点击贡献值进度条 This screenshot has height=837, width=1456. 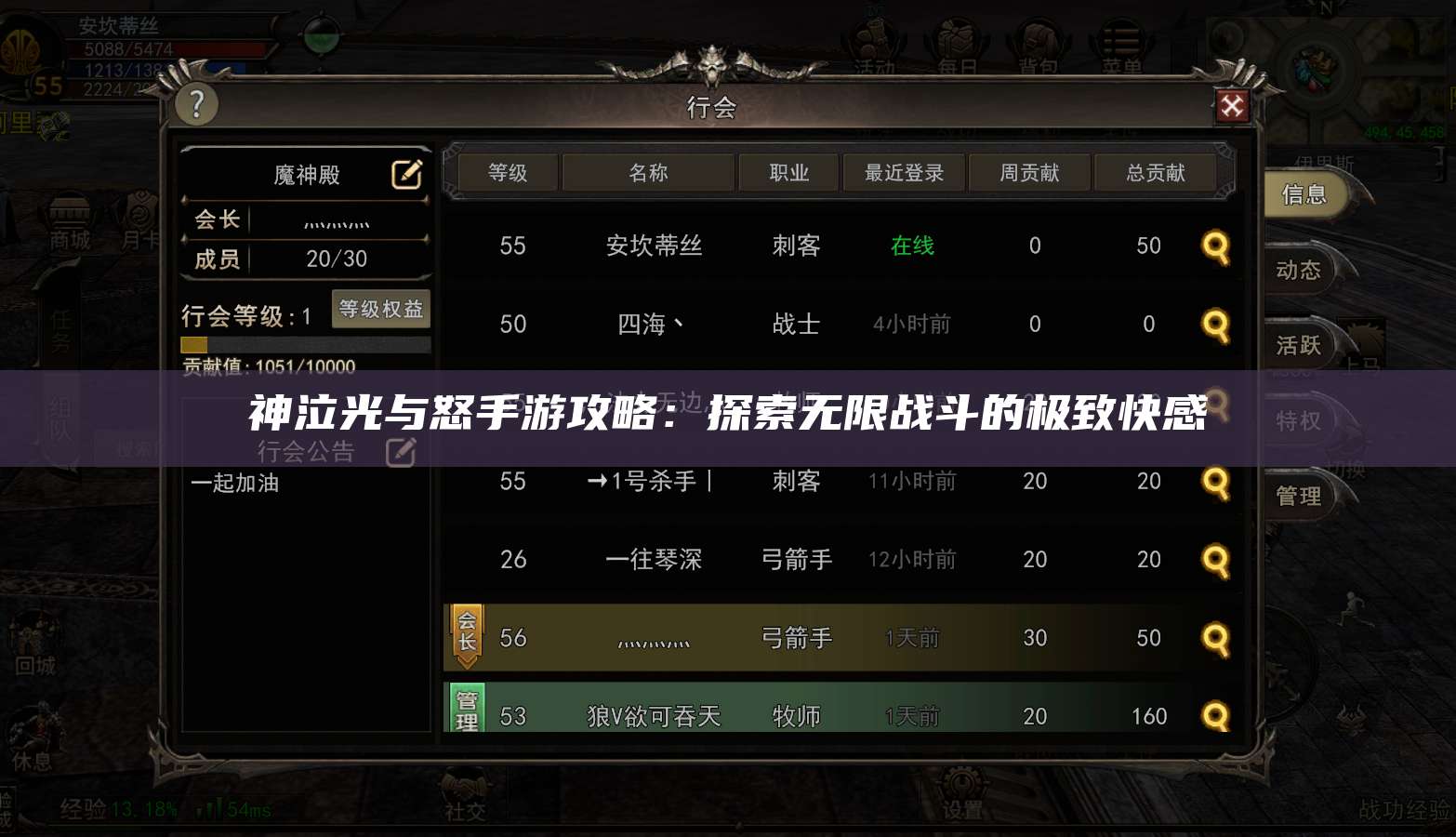305,343
